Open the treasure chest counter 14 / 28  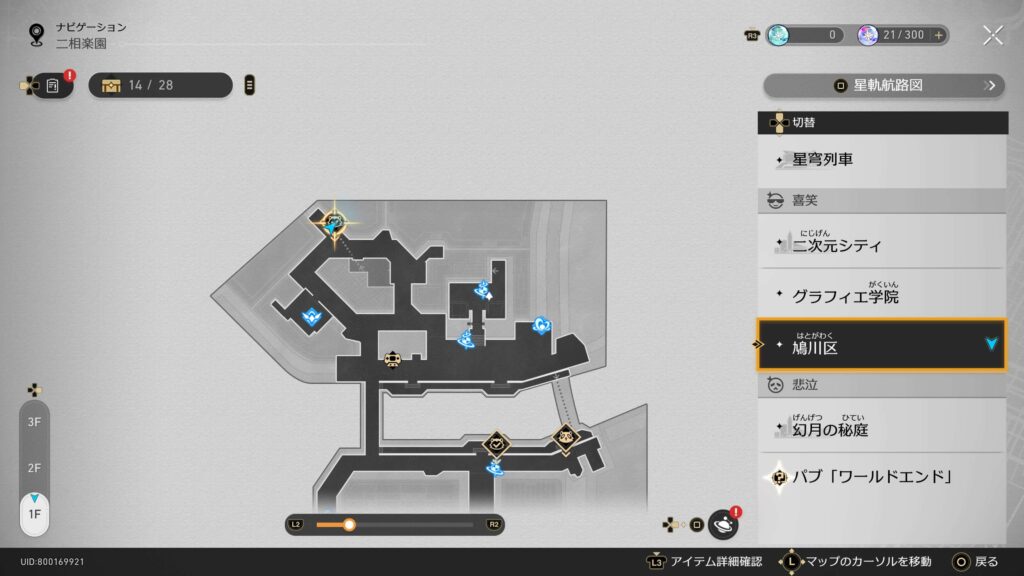coord(160,85)
